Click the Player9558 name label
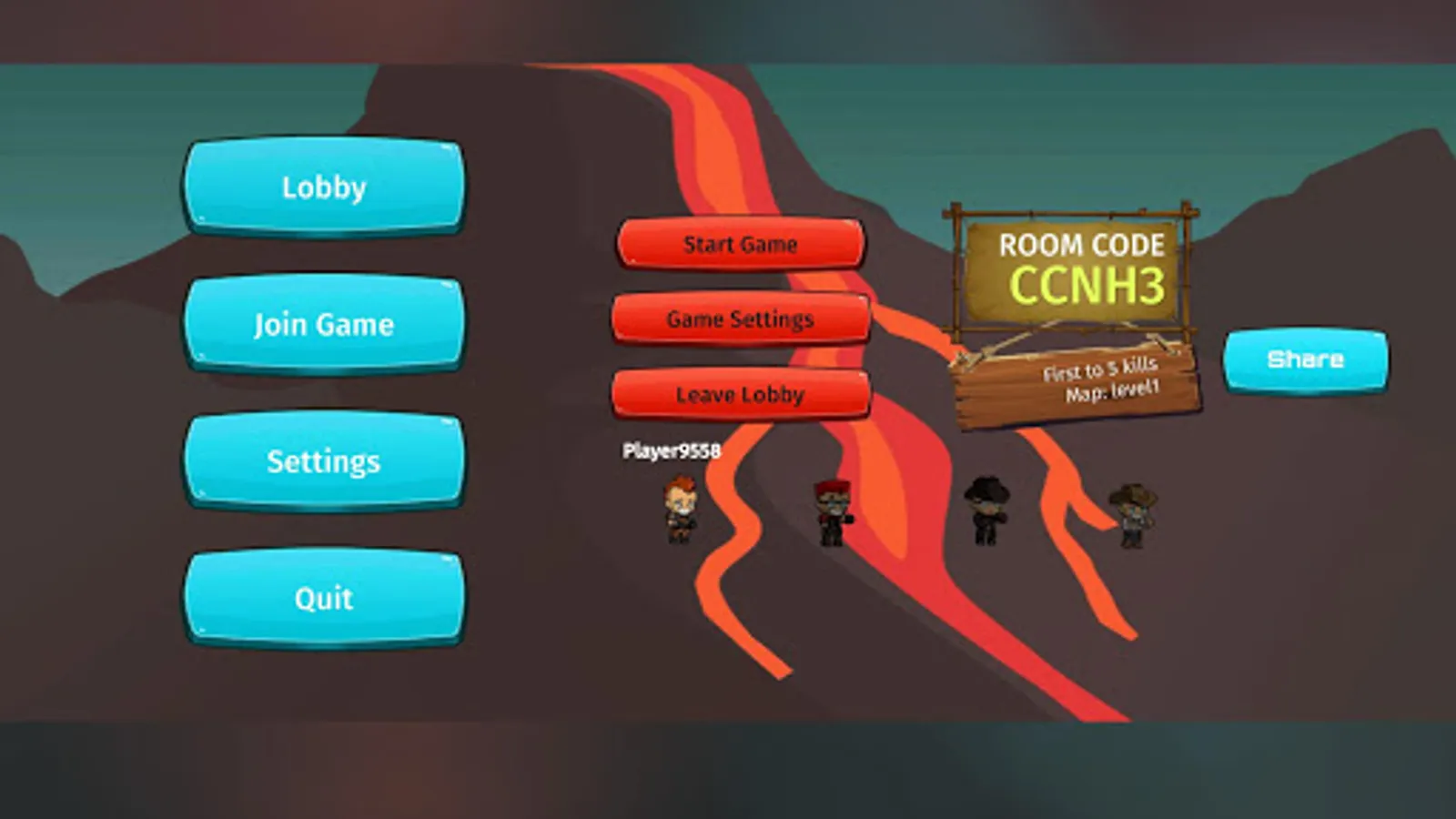This screenshot has width=1456, height=819. (x=671, y=450)
